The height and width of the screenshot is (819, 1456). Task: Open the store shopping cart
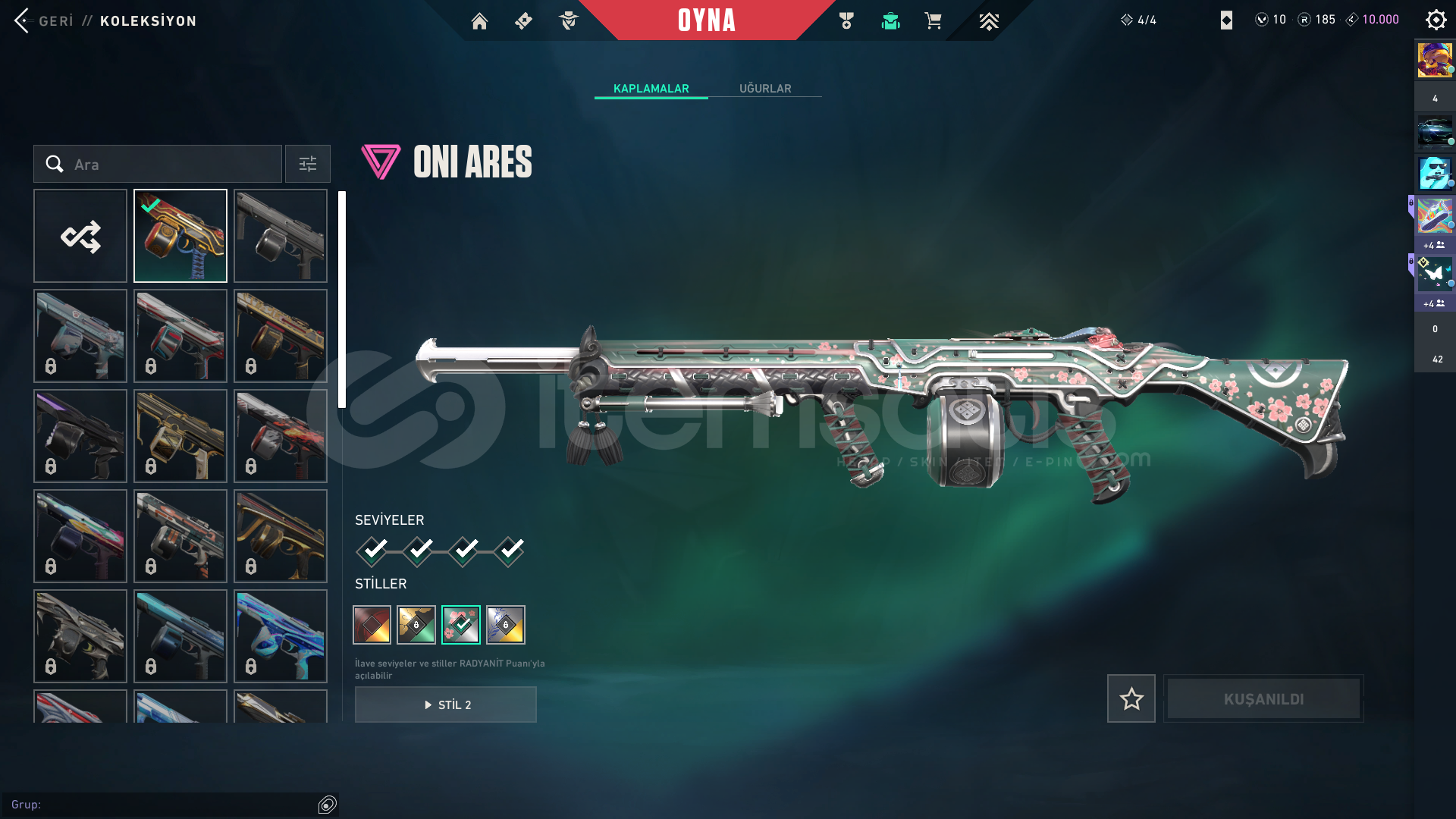(x=933, y=21)
